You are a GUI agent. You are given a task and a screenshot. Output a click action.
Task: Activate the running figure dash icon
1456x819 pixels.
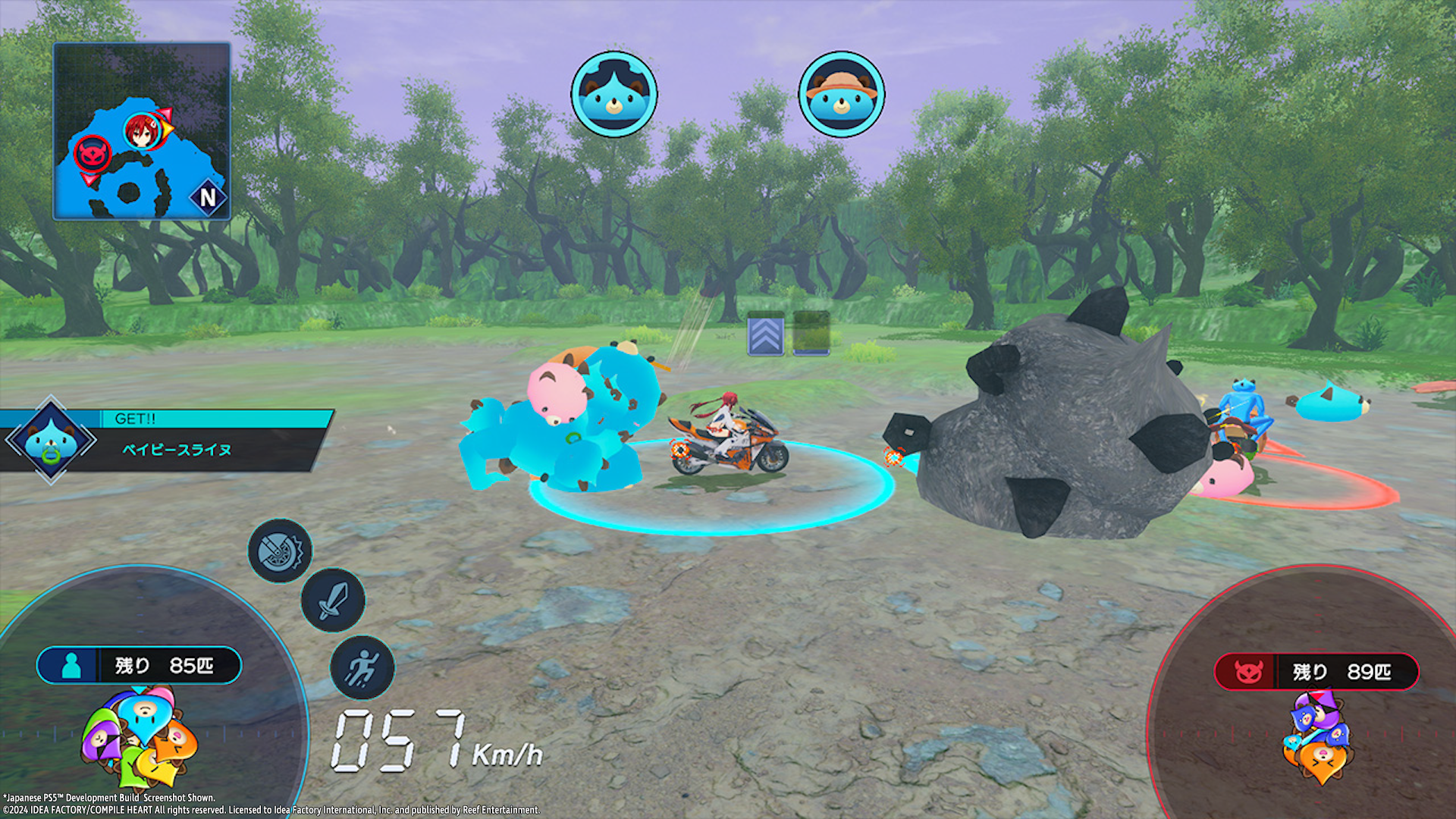[362, 668]
